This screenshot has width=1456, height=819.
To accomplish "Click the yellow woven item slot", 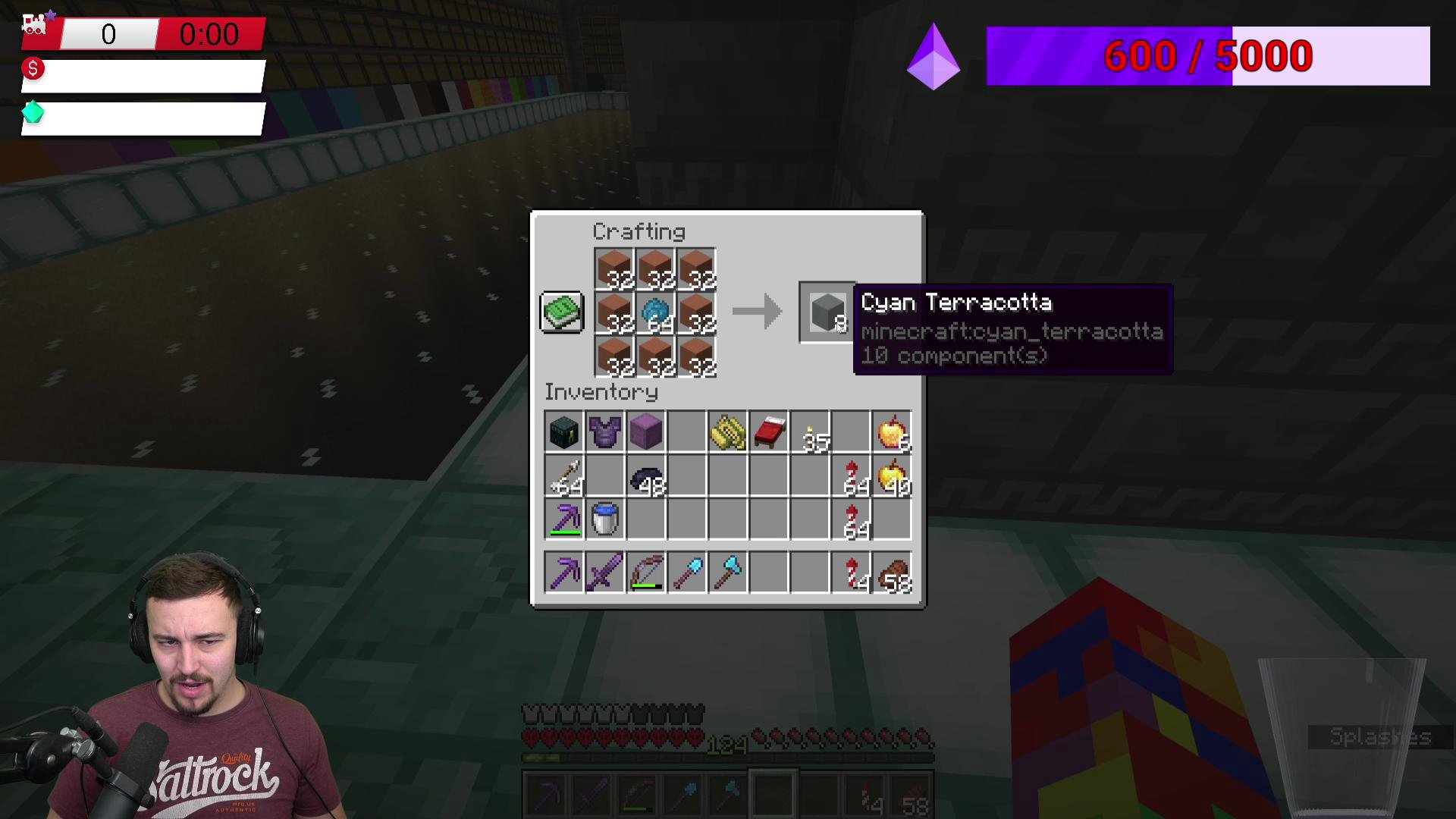I will pyautogui.click(x=728, y=432).
